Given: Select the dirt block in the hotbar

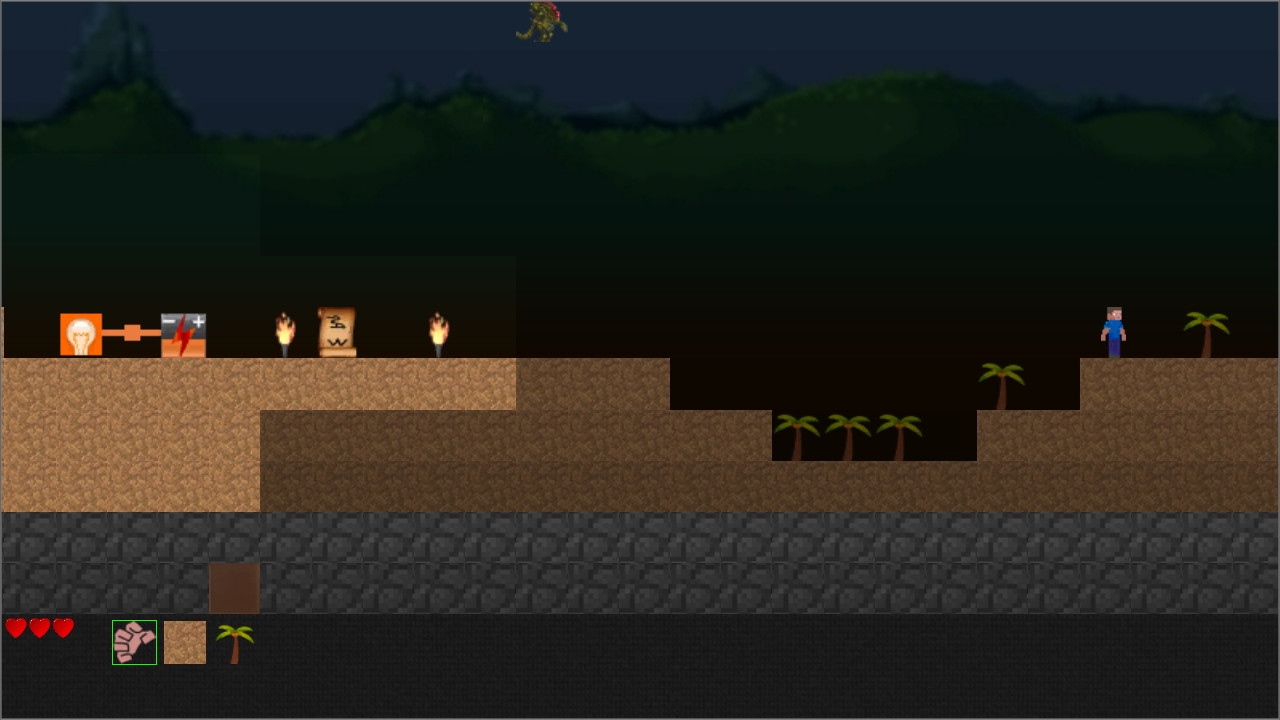Looking at the screenshot, I should pyautogui.click(x=185, y=641).
